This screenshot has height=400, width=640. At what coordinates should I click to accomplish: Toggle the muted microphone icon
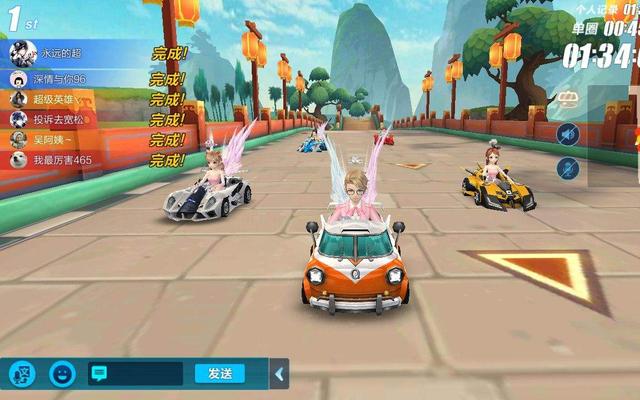tap(568, 167)
